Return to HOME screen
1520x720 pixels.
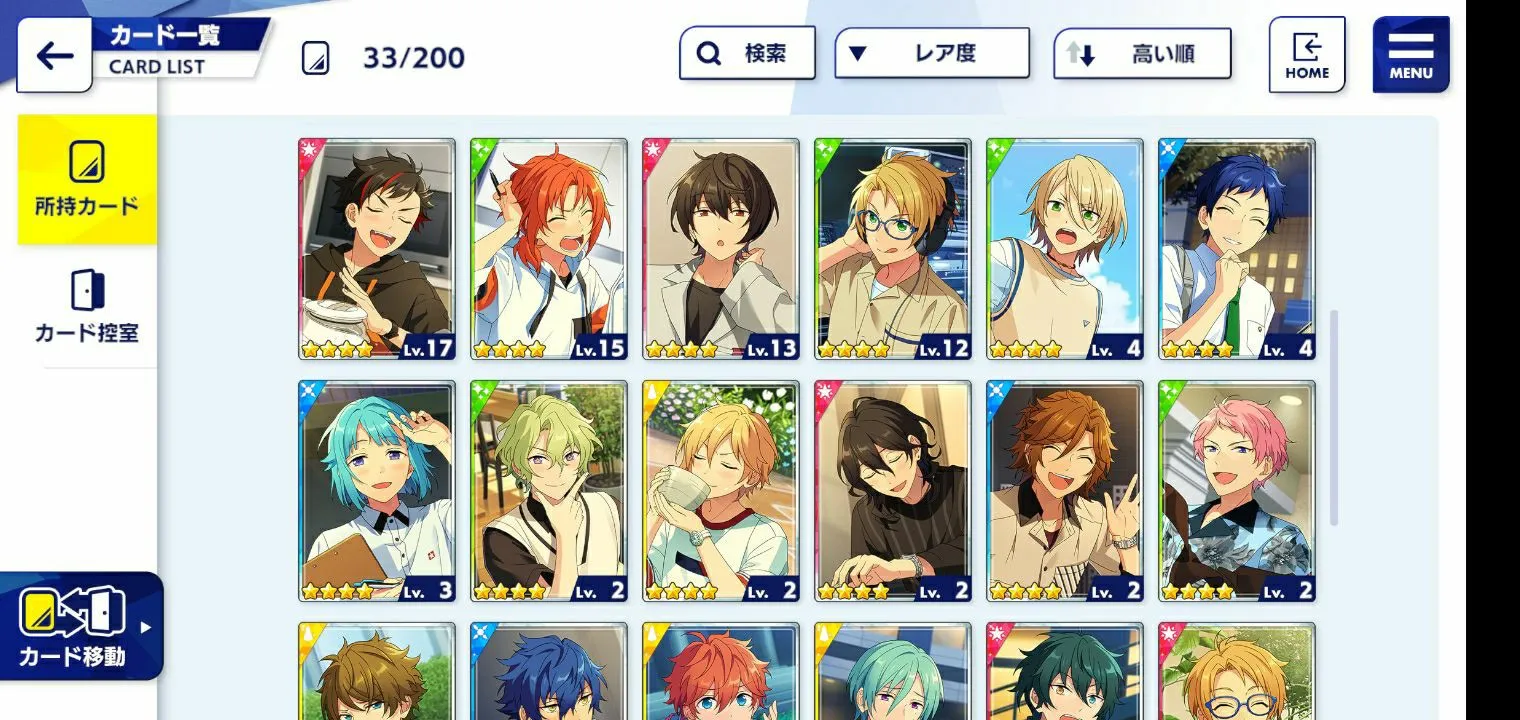1306,55
